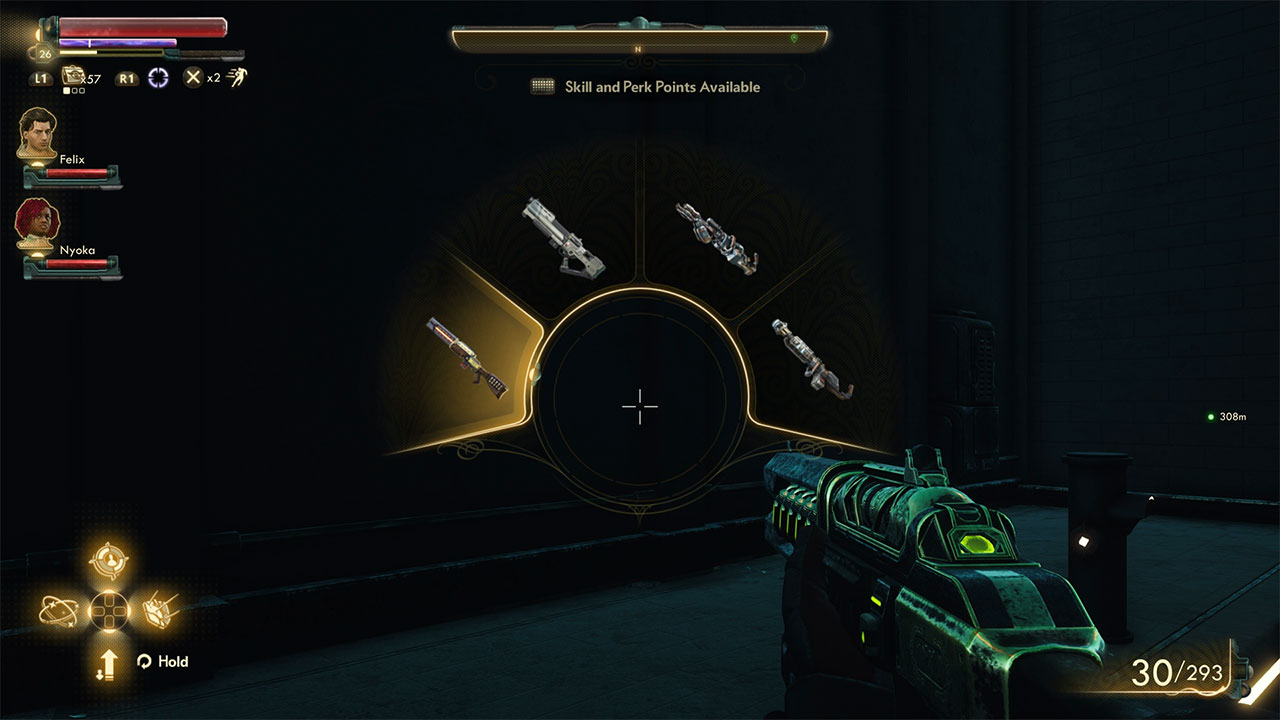Trigger the satellite ability icon
Viewport: 1280px width, 720px height.
click(161, 609)
